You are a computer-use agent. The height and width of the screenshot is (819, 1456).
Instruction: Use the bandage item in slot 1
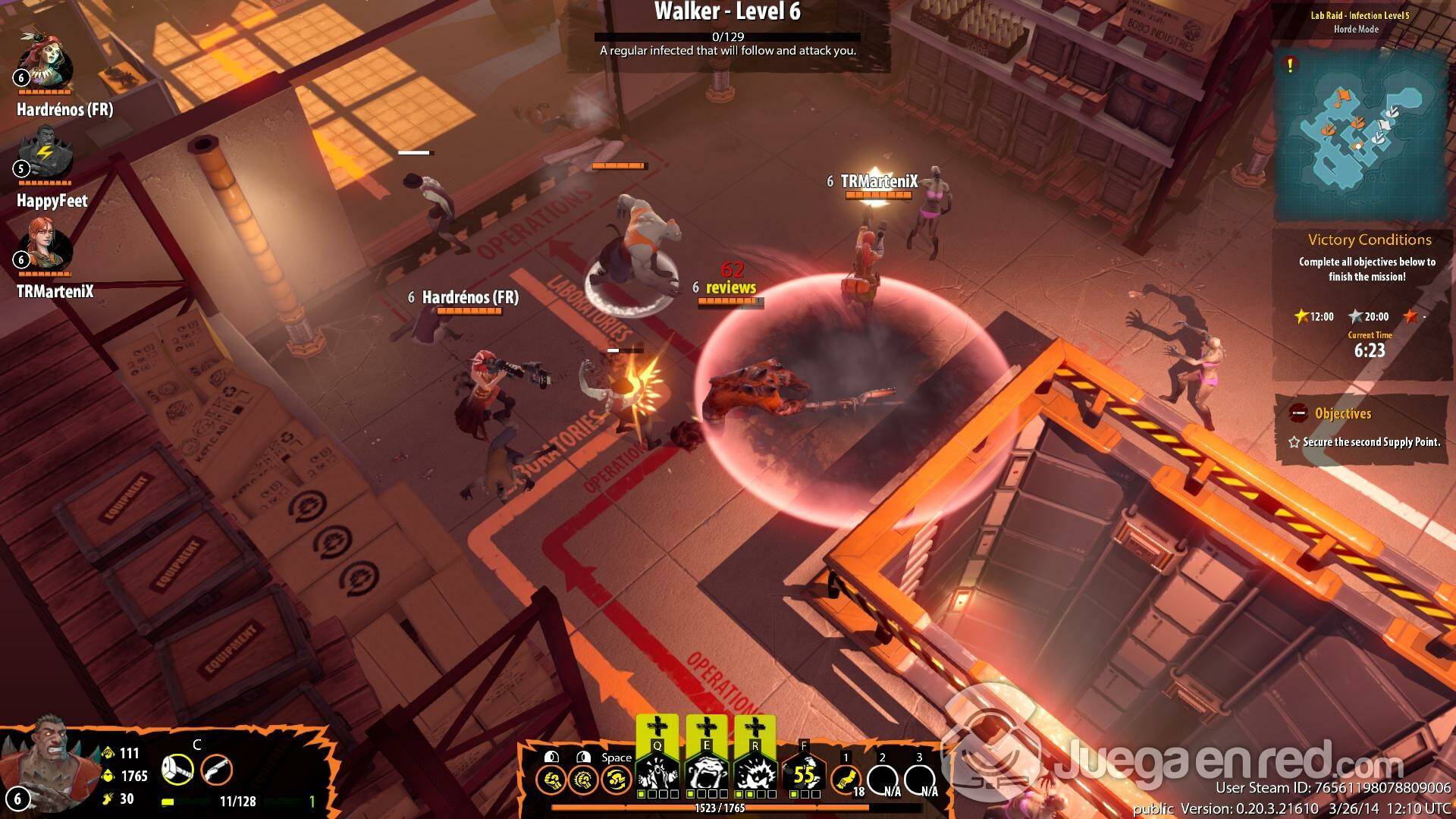point(846,778)
